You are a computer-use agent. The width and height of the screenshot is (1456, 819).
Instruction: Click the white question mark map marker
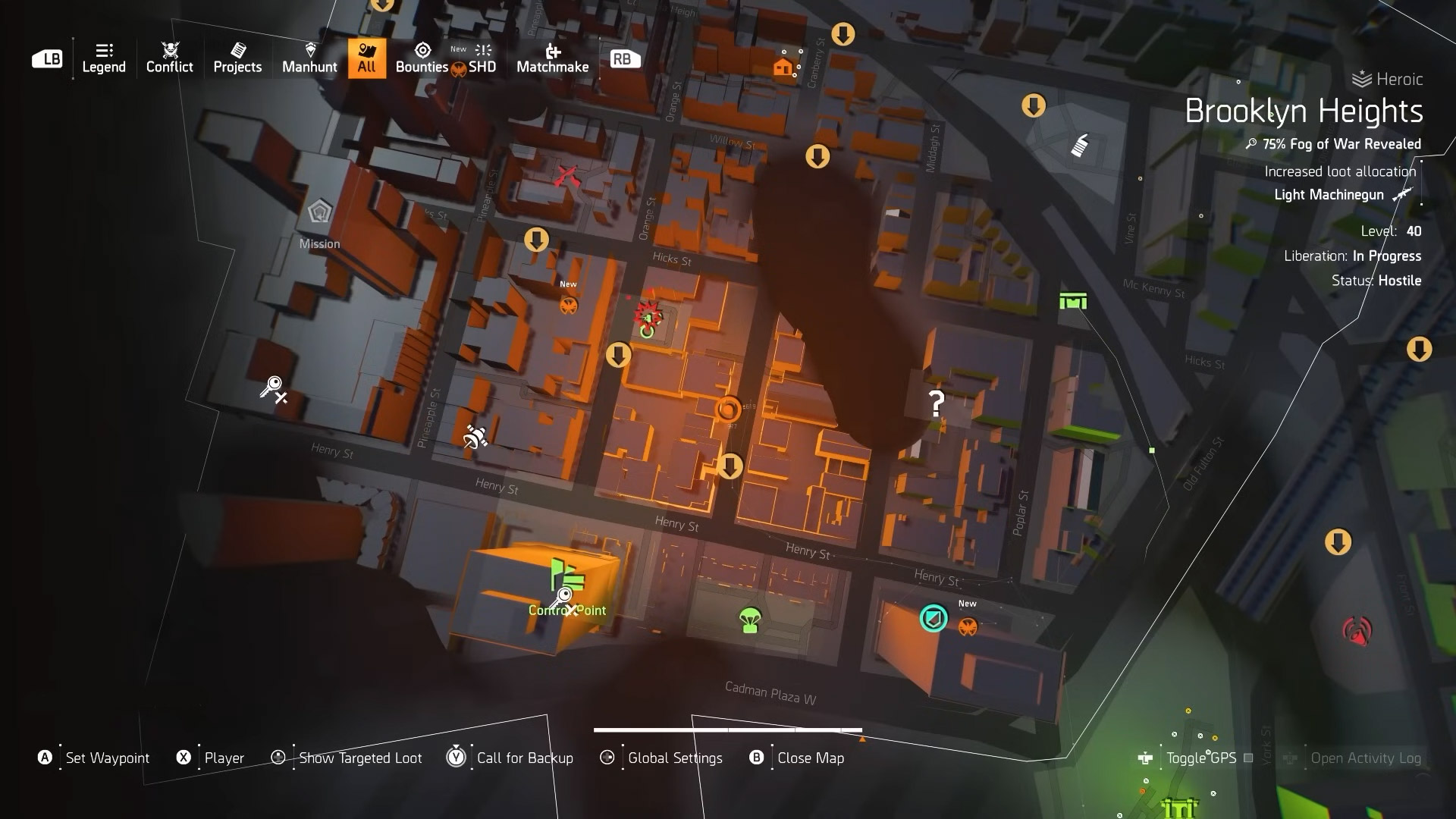click(937, 403)
